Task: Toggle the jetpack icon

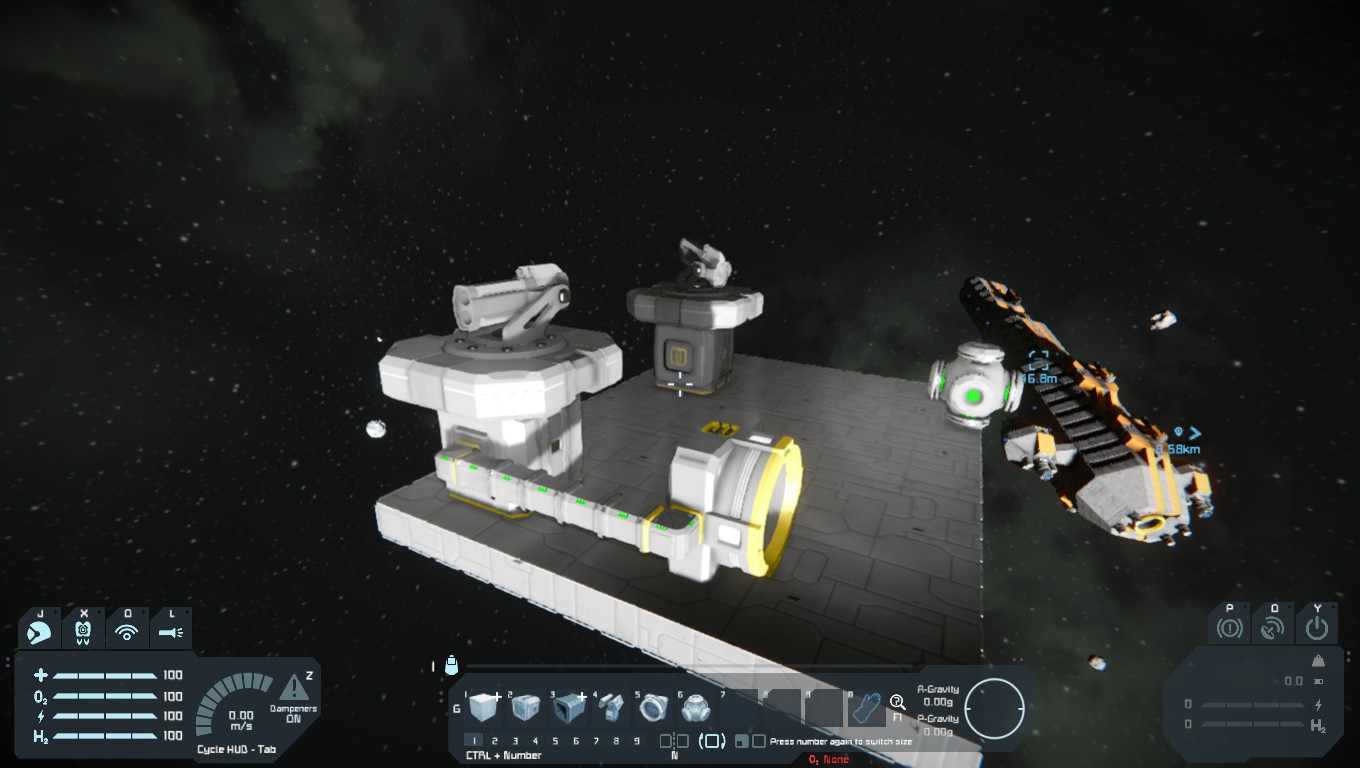Action: (40, 632)
